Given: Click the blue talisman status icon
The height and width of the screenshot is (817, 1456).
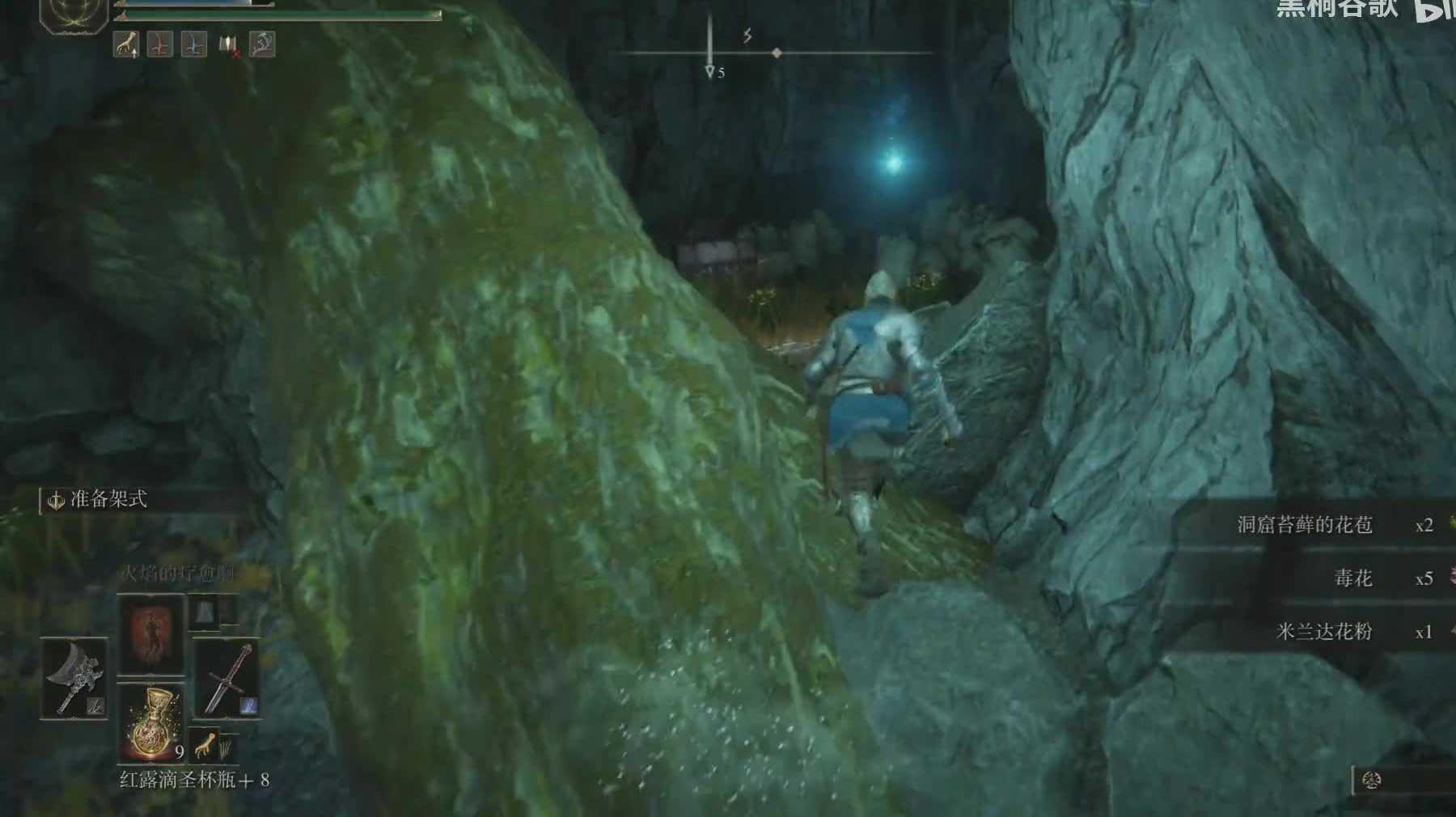Looking at the screenshot, I should tap(193, 44).
